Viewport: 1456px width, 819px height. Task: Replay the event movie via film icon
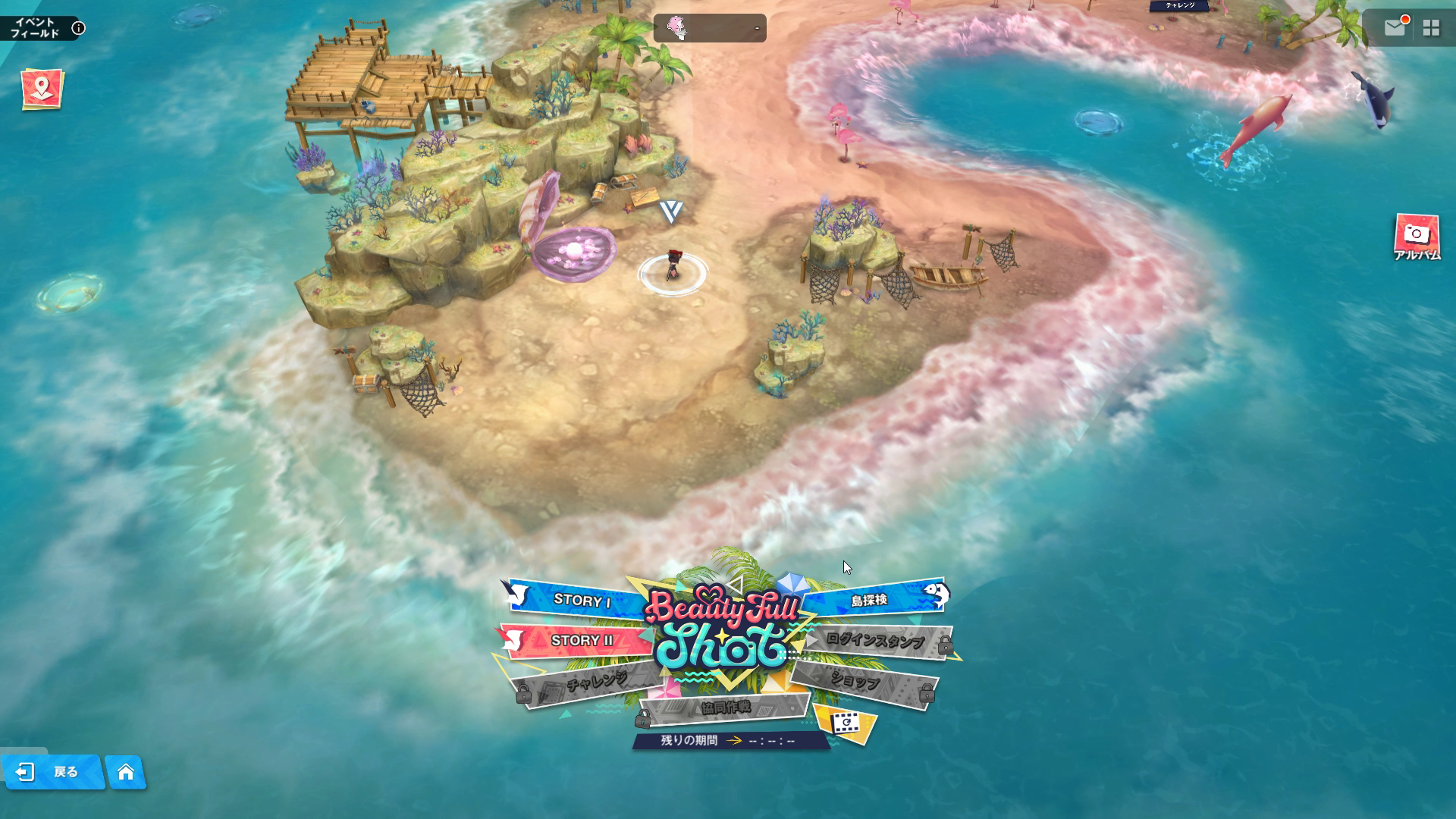844,723
